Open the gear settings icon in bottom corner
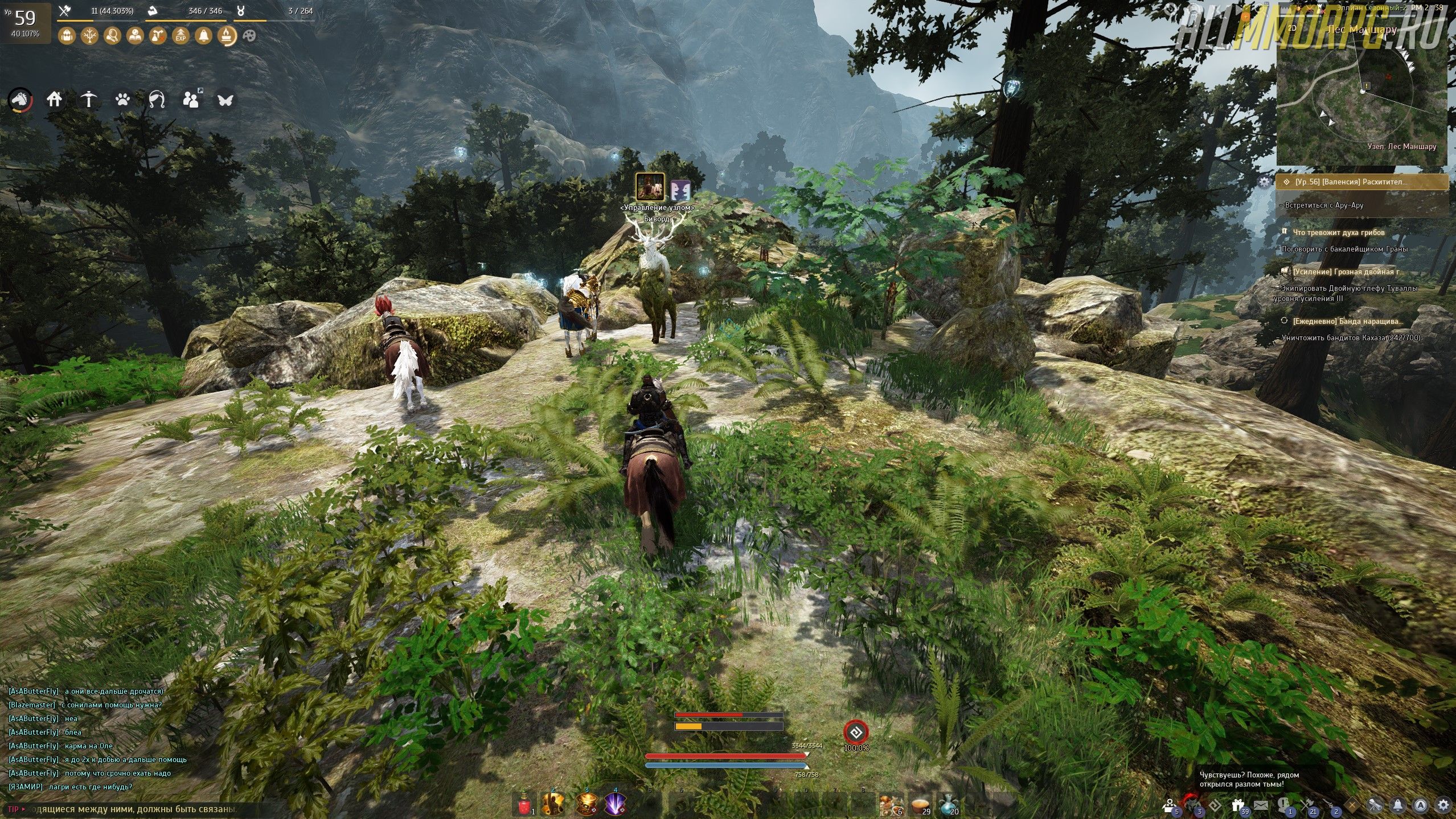1456x819 pixels. [x=1443, y=805]
